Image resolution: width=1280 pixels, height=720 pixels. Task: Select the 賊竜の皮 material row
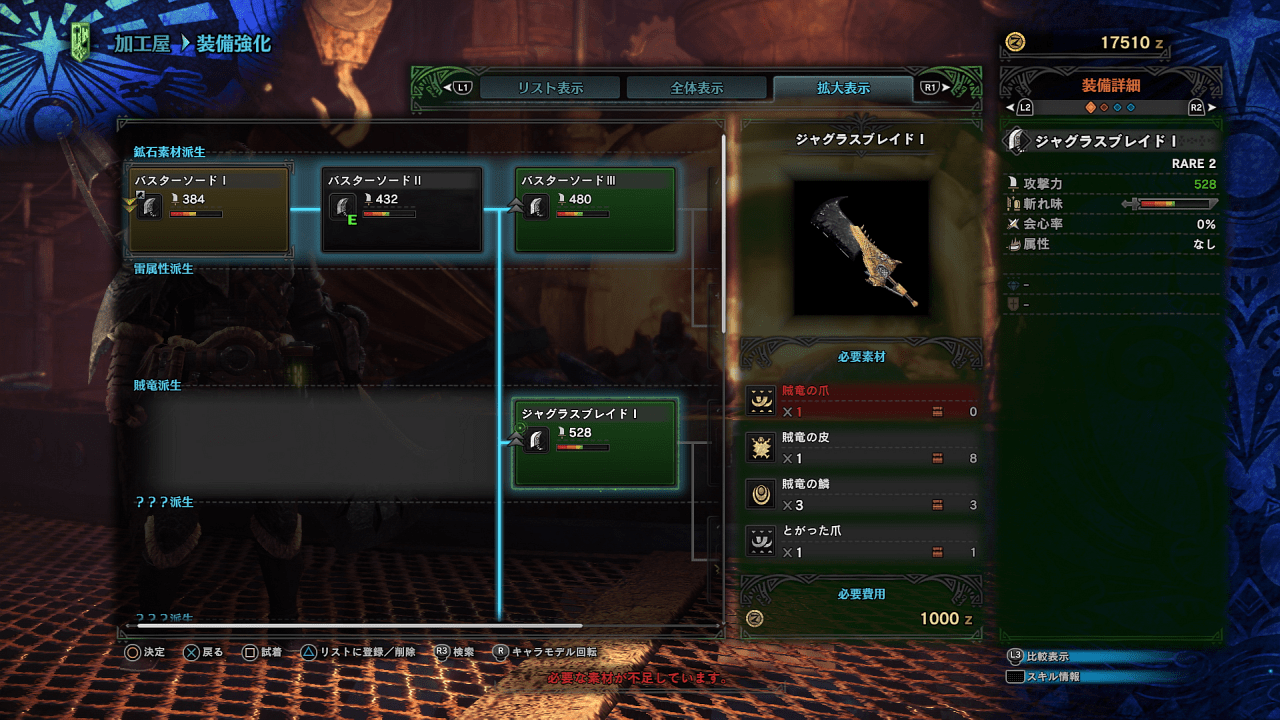[861, 448]
